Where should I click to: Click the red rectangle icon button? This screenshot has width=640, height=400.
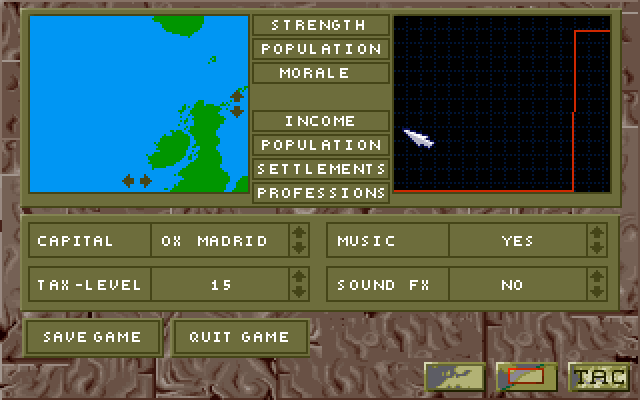pyautogui.click(x=526, y=377)
